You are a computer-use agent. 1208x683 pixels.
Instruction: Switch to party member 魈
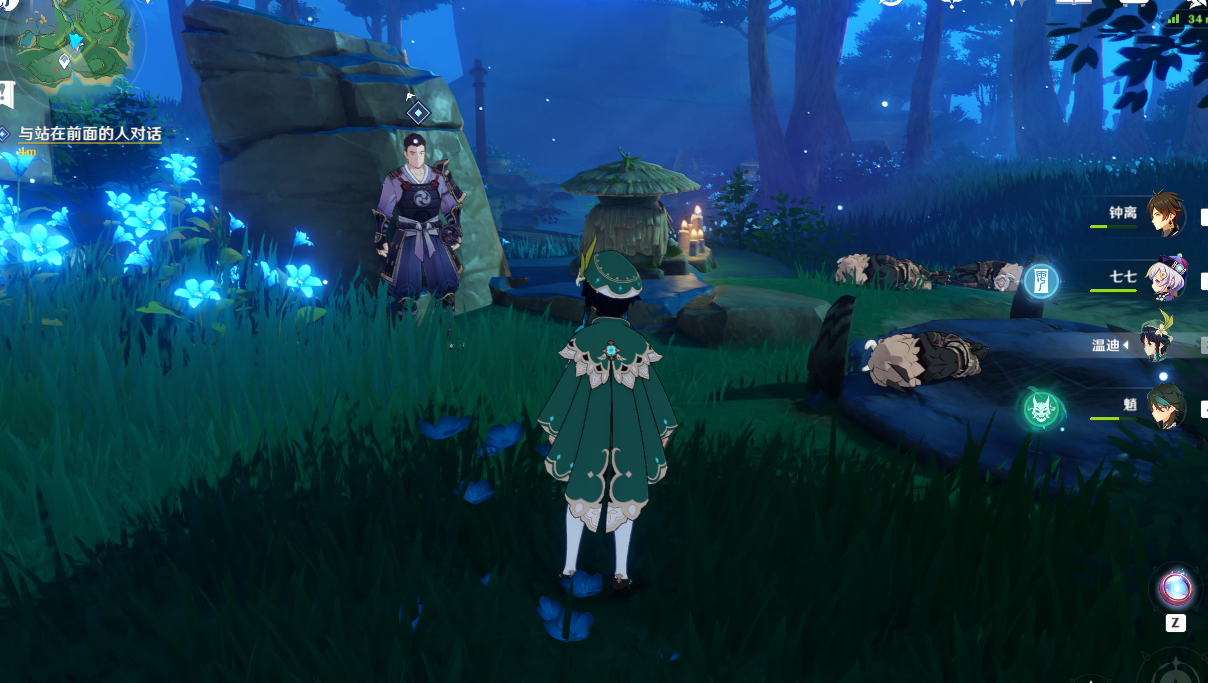(1164, 407)
